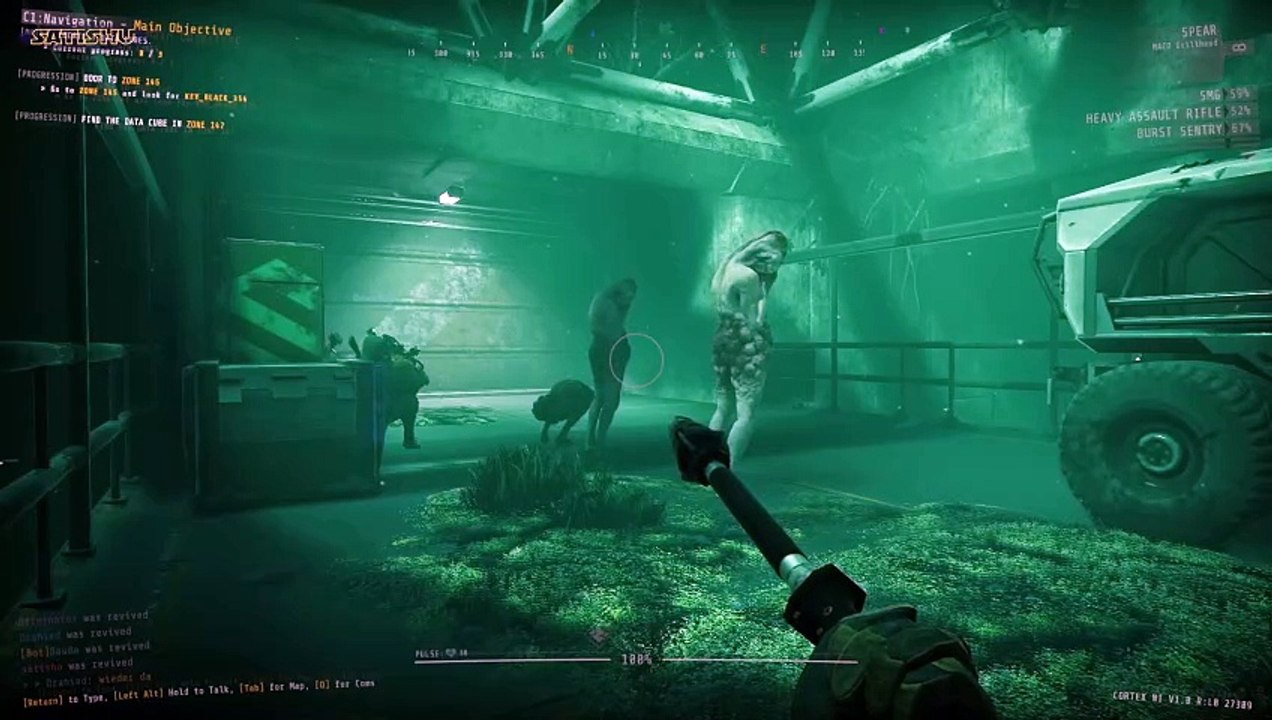Image resolution: width=1272 pixels, height=720 pixels.
Task: Select the Spear melee weapon entry
Action: pos(1197,33)
